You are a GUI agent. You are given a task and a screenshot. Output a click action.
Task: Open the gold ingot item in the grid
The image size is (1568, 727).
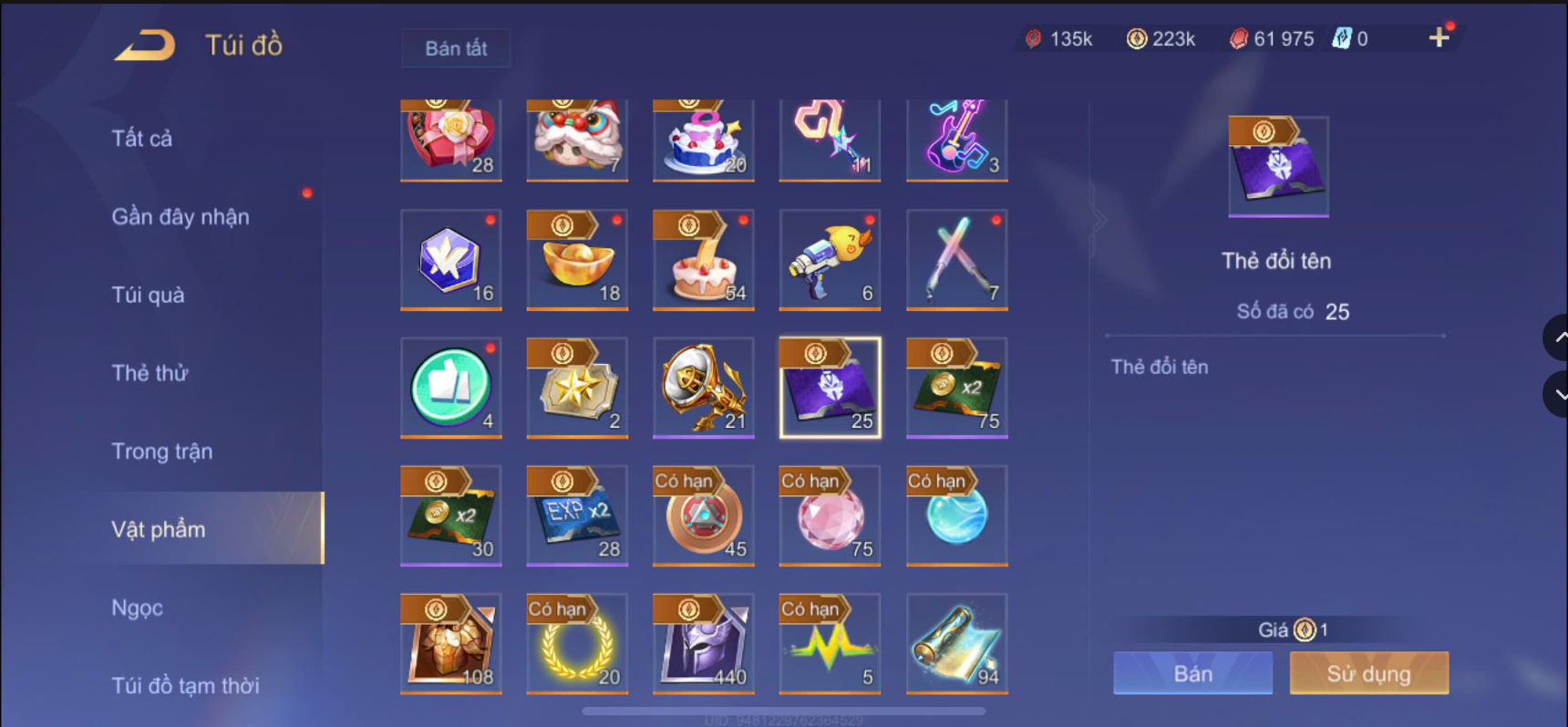tap(576, 262)
